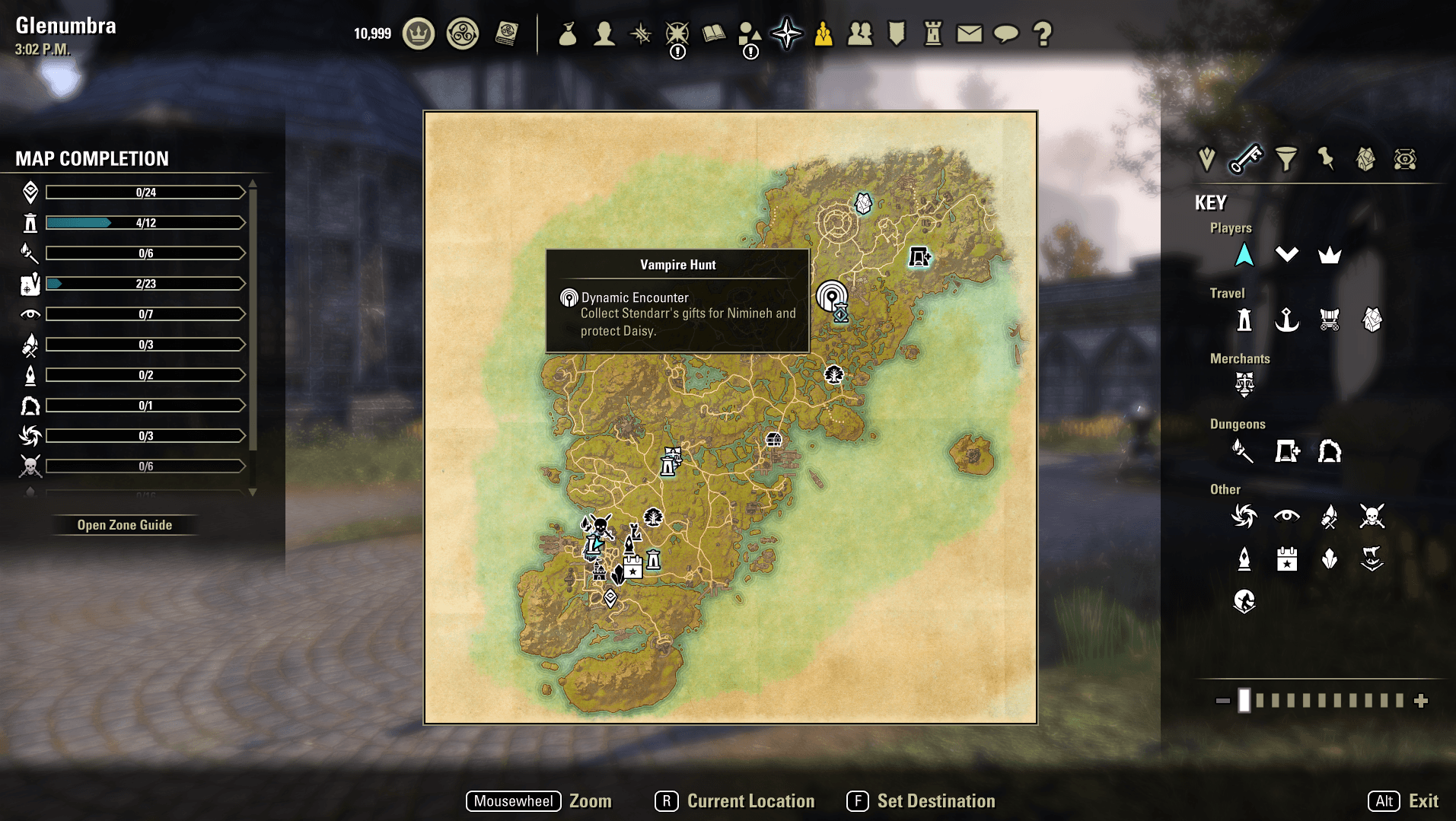Open the help question mark menu
This screenshot has width=1456, height=821.
click(1042, 33)
